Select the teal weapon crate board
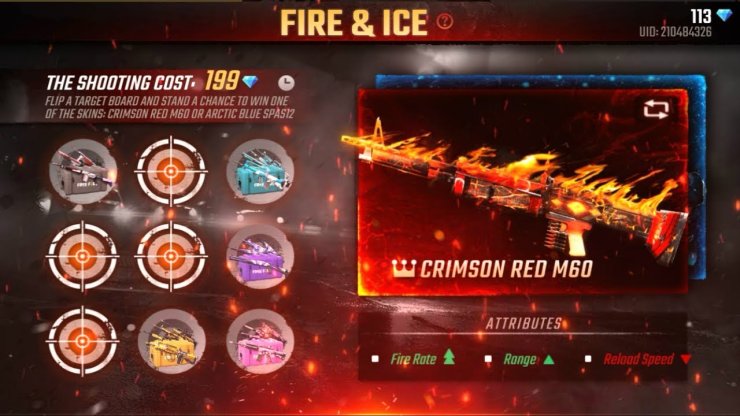Viewport: 740px width, 416px height. 261,170
